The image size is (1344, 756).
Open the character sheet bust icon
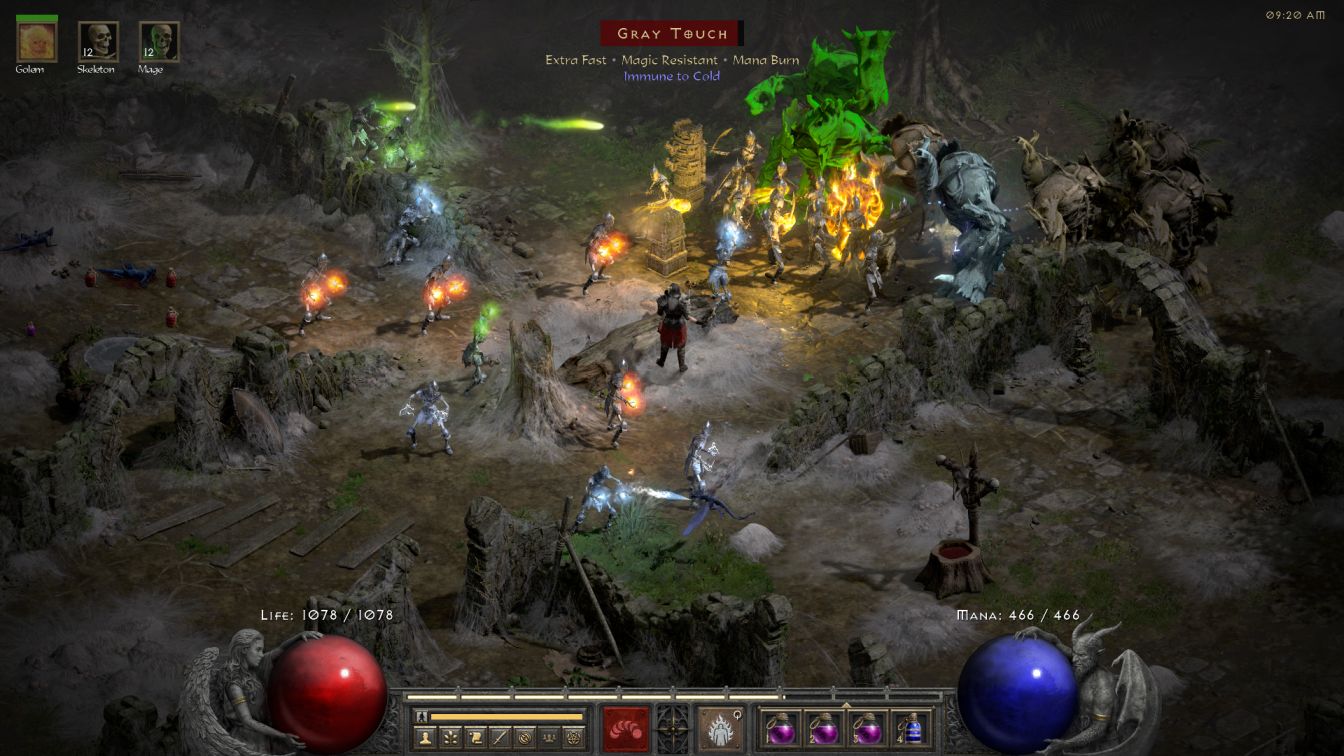425,737
